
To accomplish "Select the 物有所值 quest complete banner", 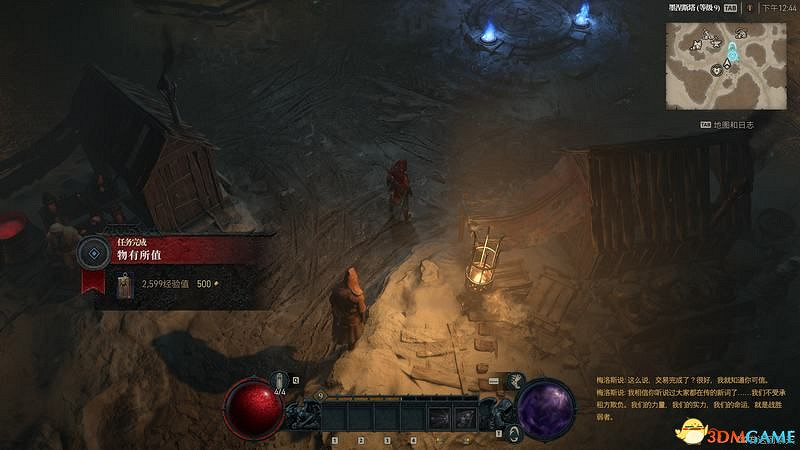I will coord(170,252).
